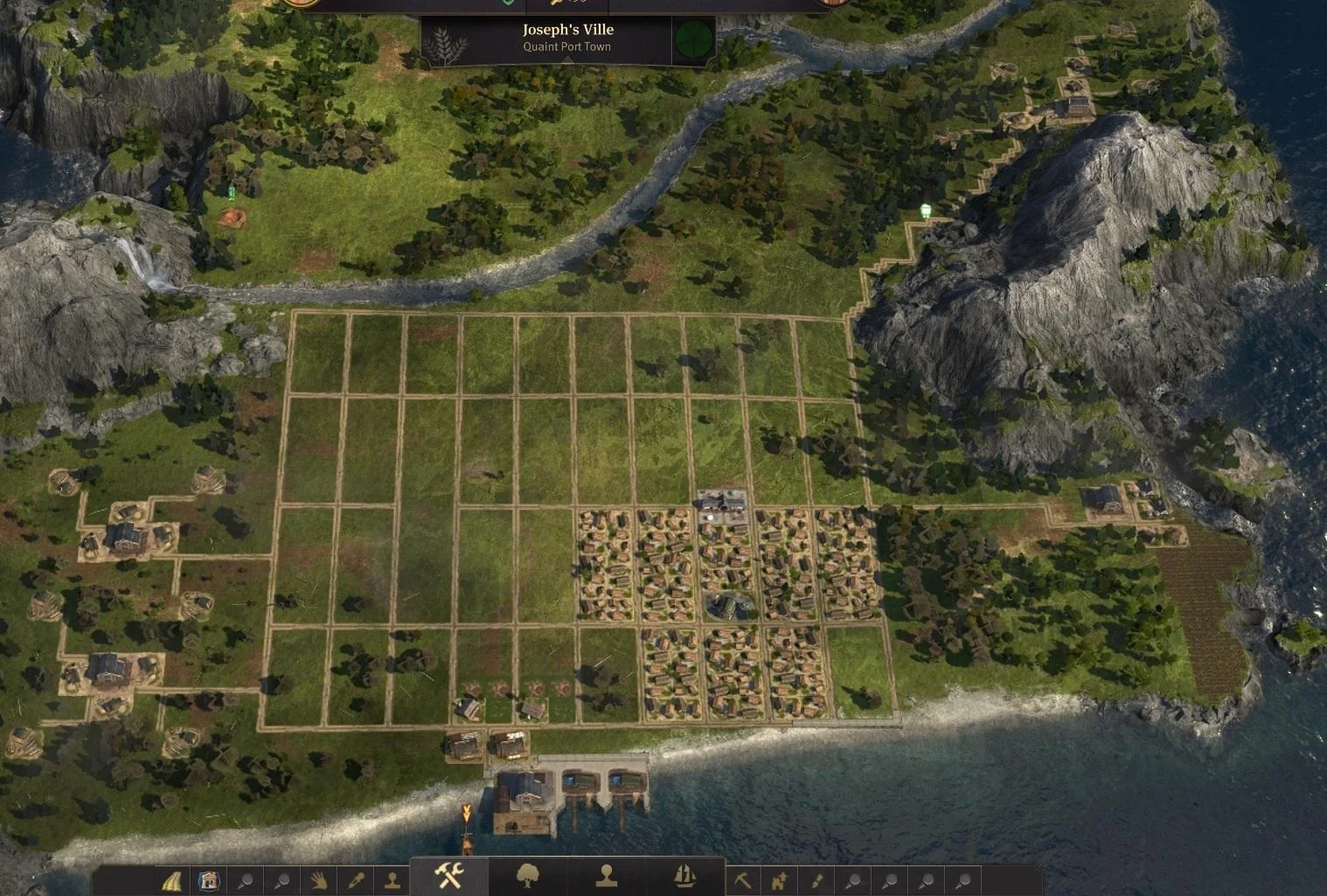Open the sailing ship tab

click(684, 875)
